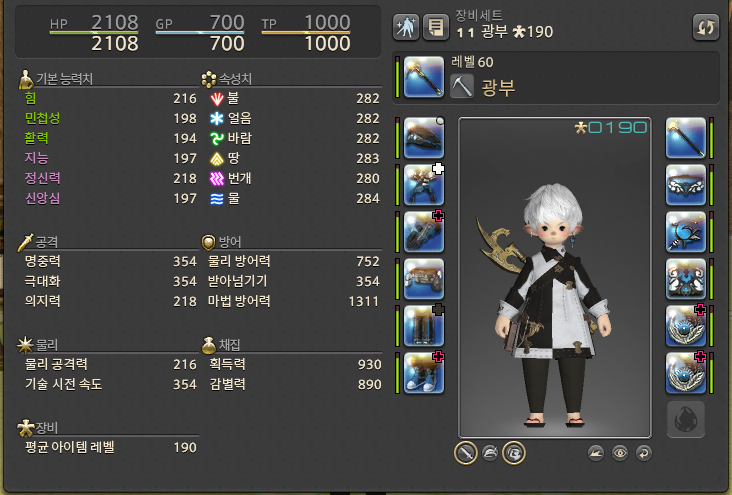Image resolution: width=732 pixels, height=495 pixels.
Task: Select the sledgehammer off-hand slot
Action: point(686,138)
